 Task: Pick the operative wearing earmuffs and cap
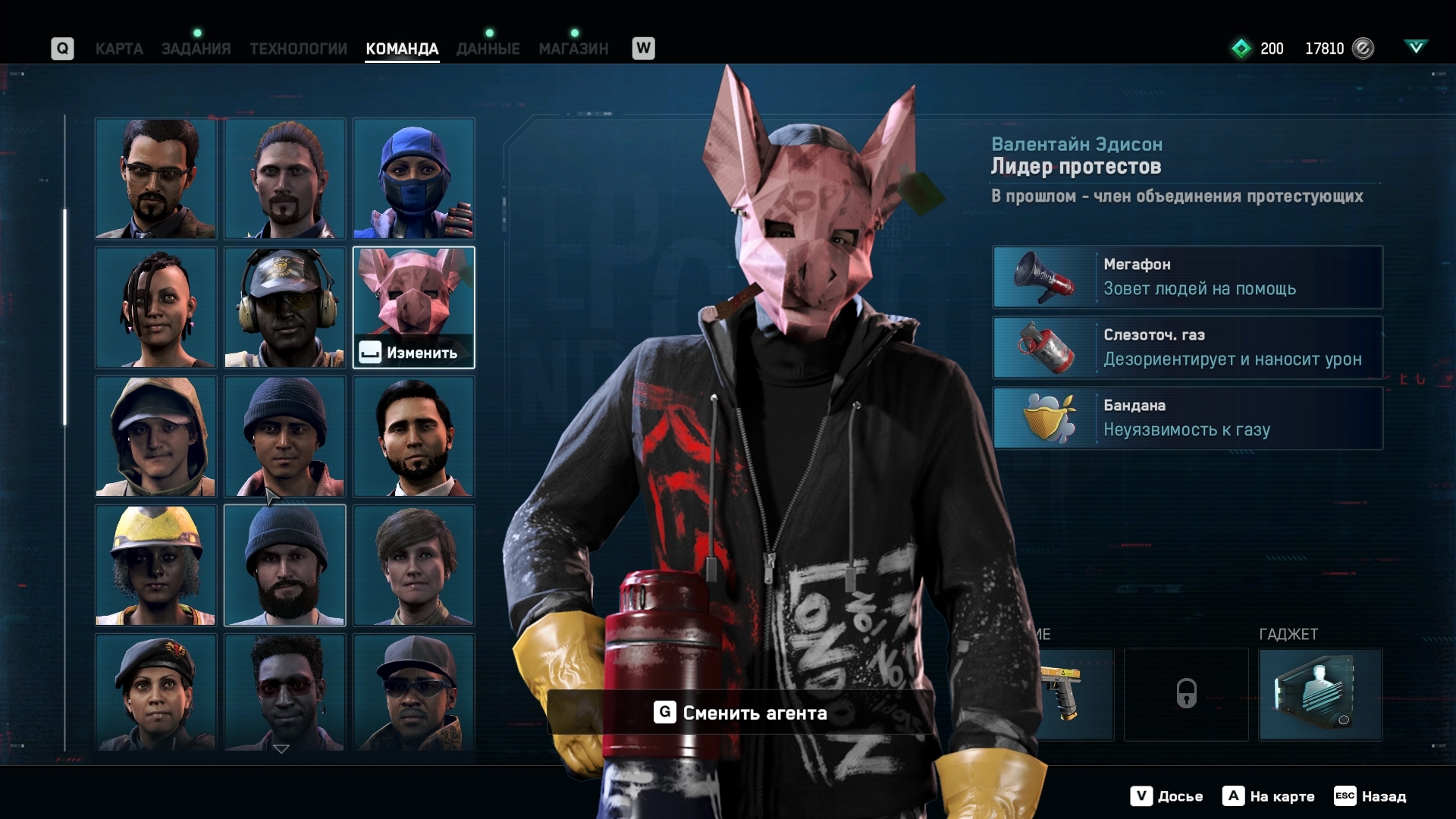click(x=284, y=307)
